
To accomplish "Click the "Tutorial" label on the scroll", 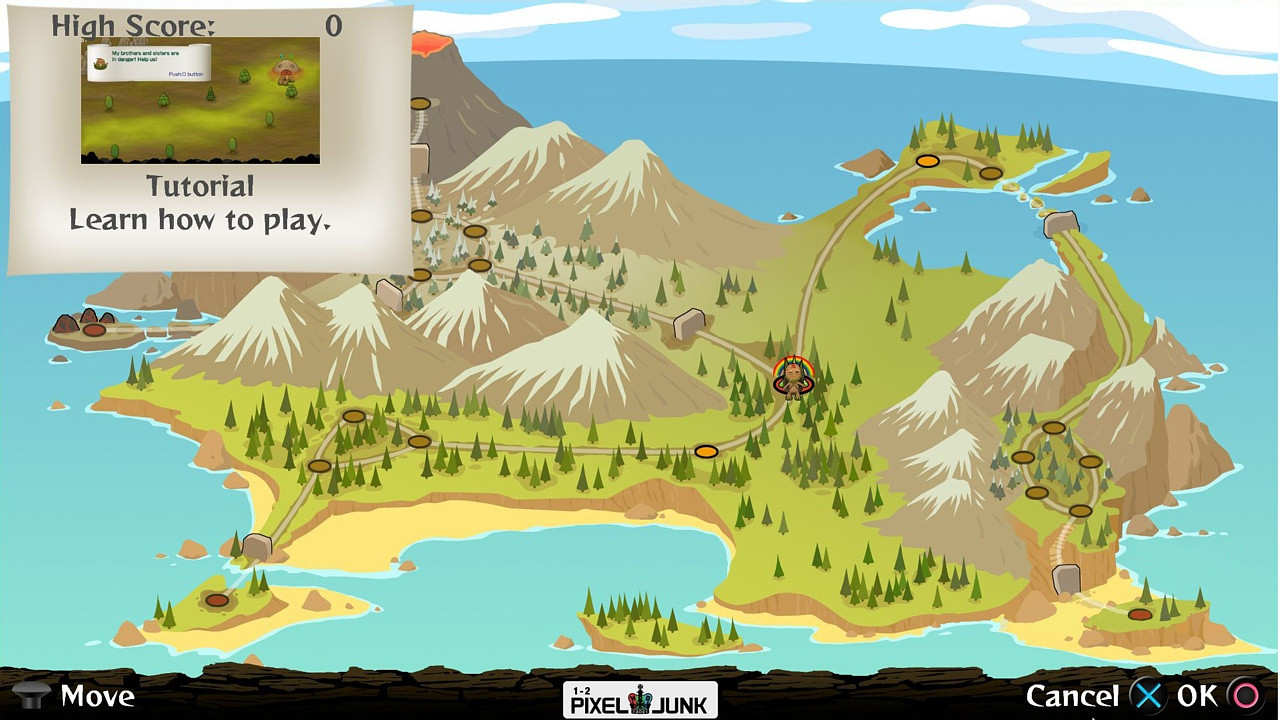I will coord(200,186).
